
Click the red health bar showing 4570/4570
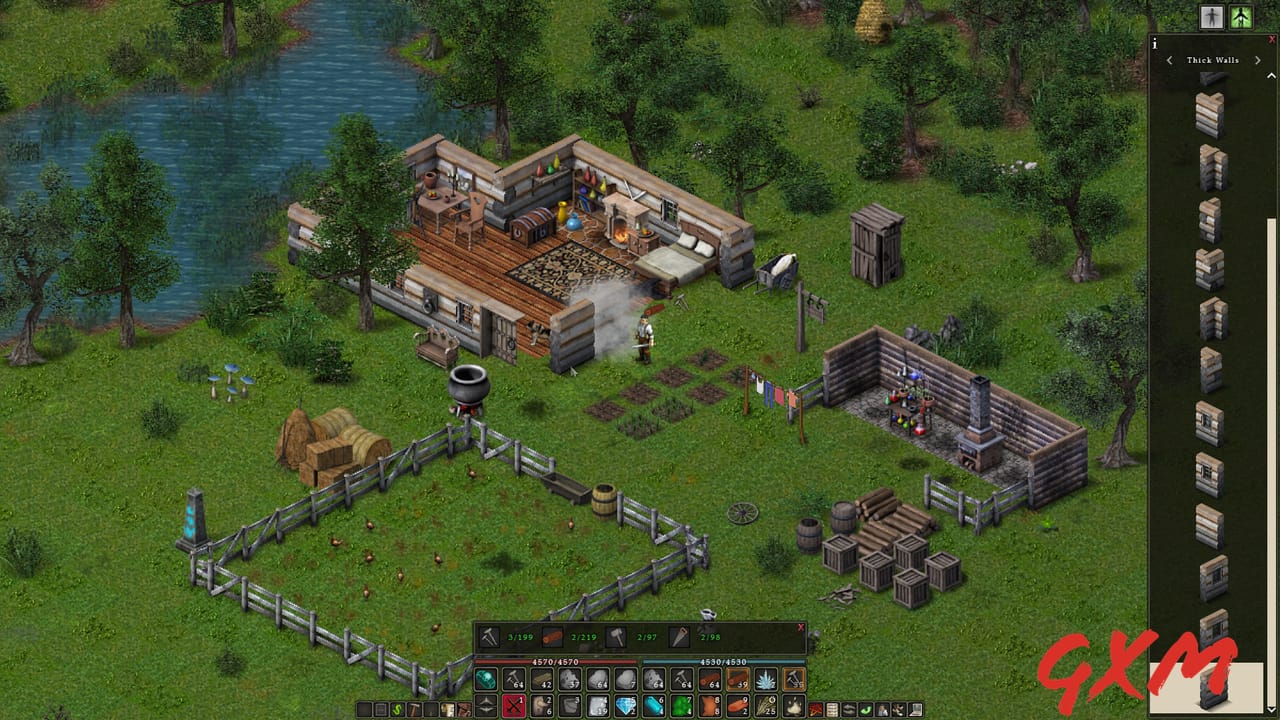click(x=554, y=661)
